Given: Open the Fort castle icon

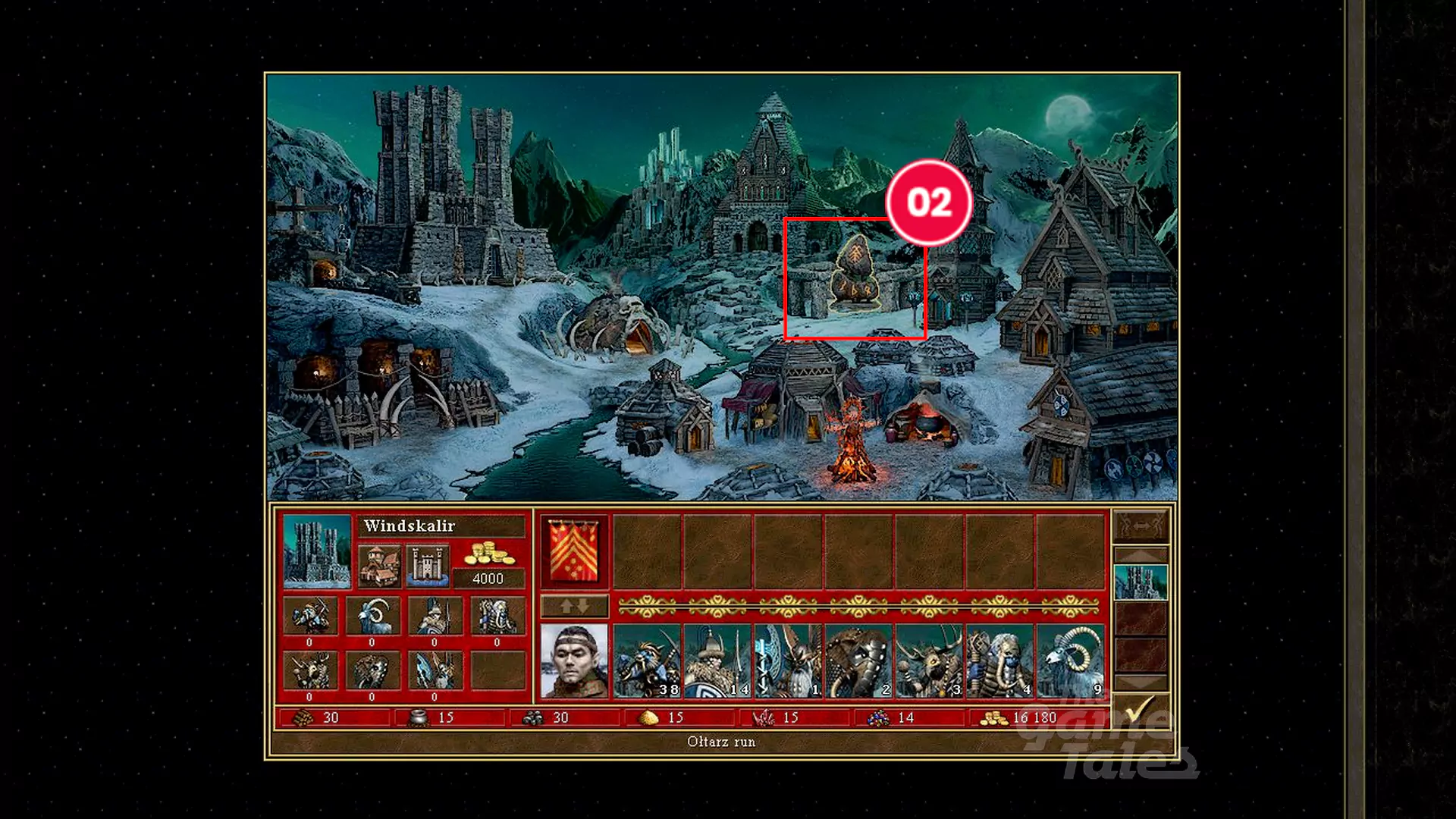Looking at the screenshot, I should pos(429,566).
